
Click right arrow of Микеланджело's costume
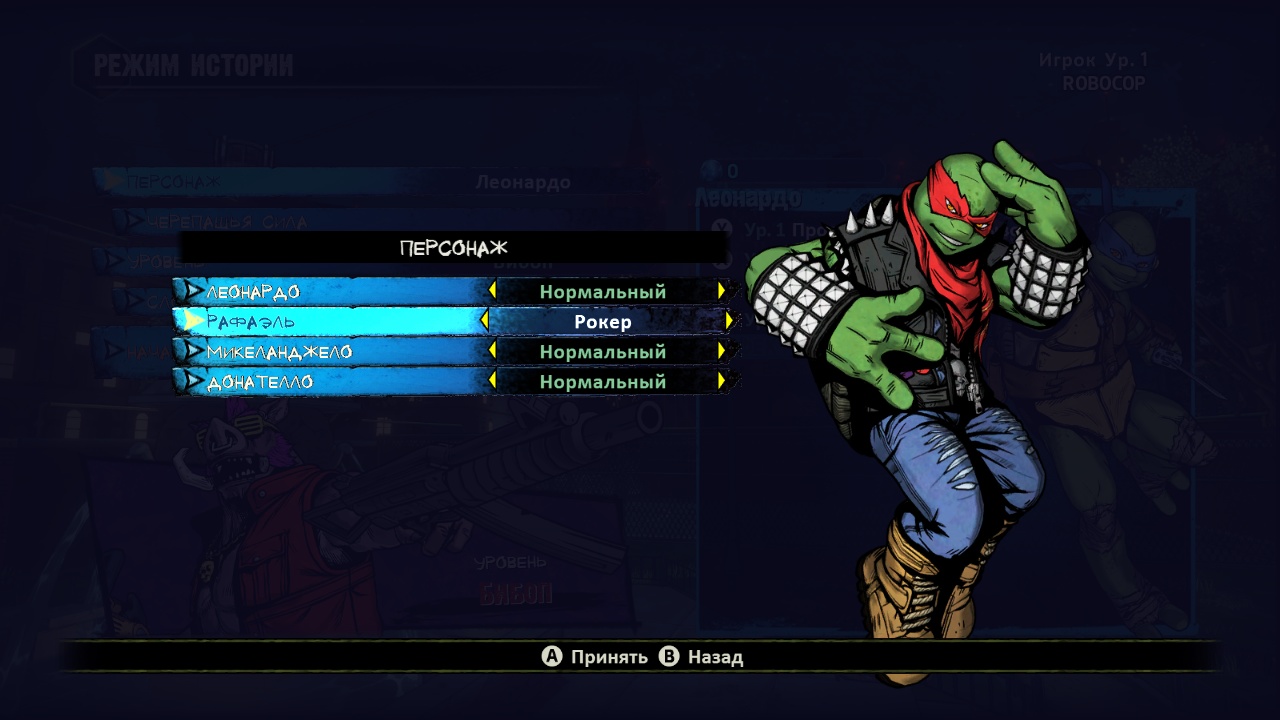pos(721,352)
